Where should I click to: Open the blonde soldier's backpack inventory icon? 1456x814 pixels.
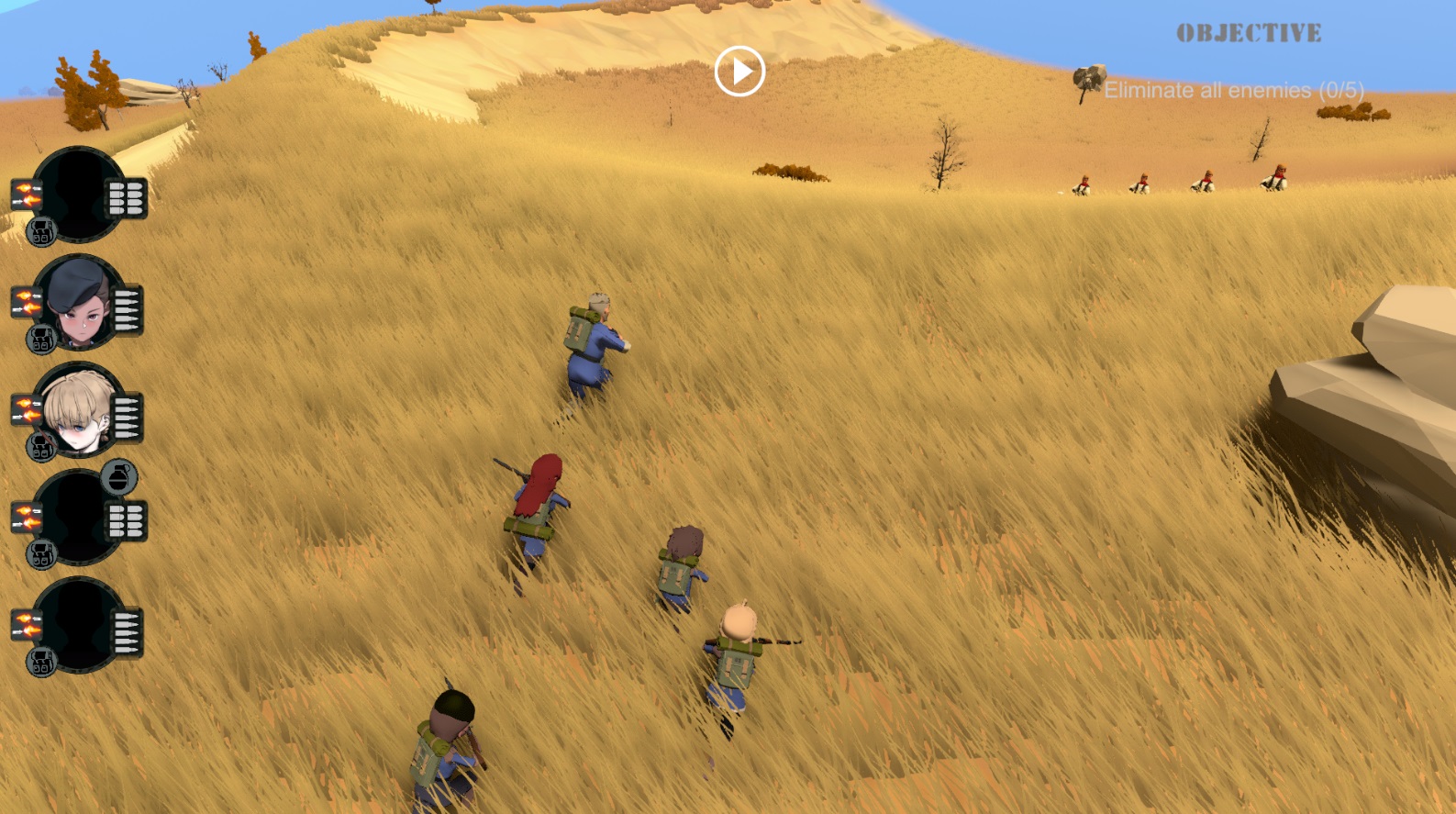(x=41, y=449)
